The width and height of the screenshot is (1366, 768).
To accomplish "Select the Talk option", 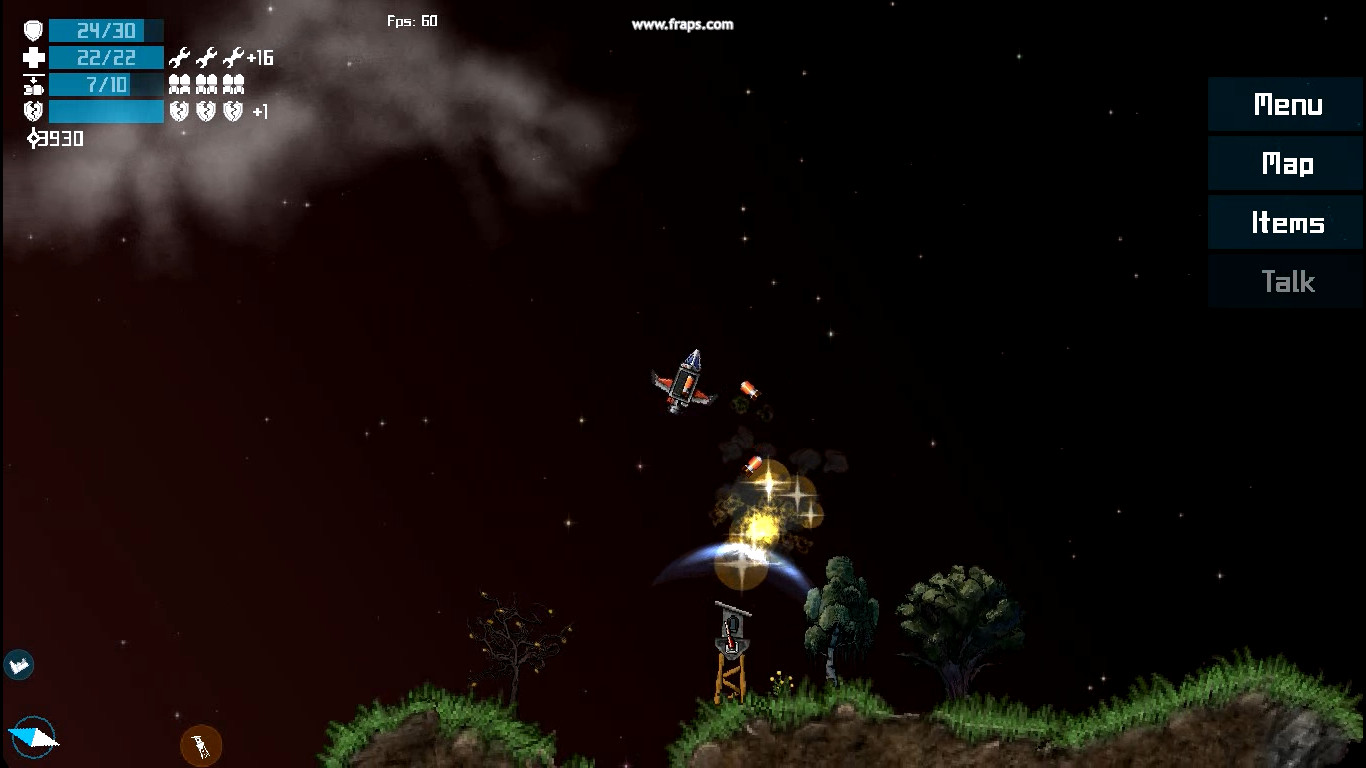I will (1286, 281).
